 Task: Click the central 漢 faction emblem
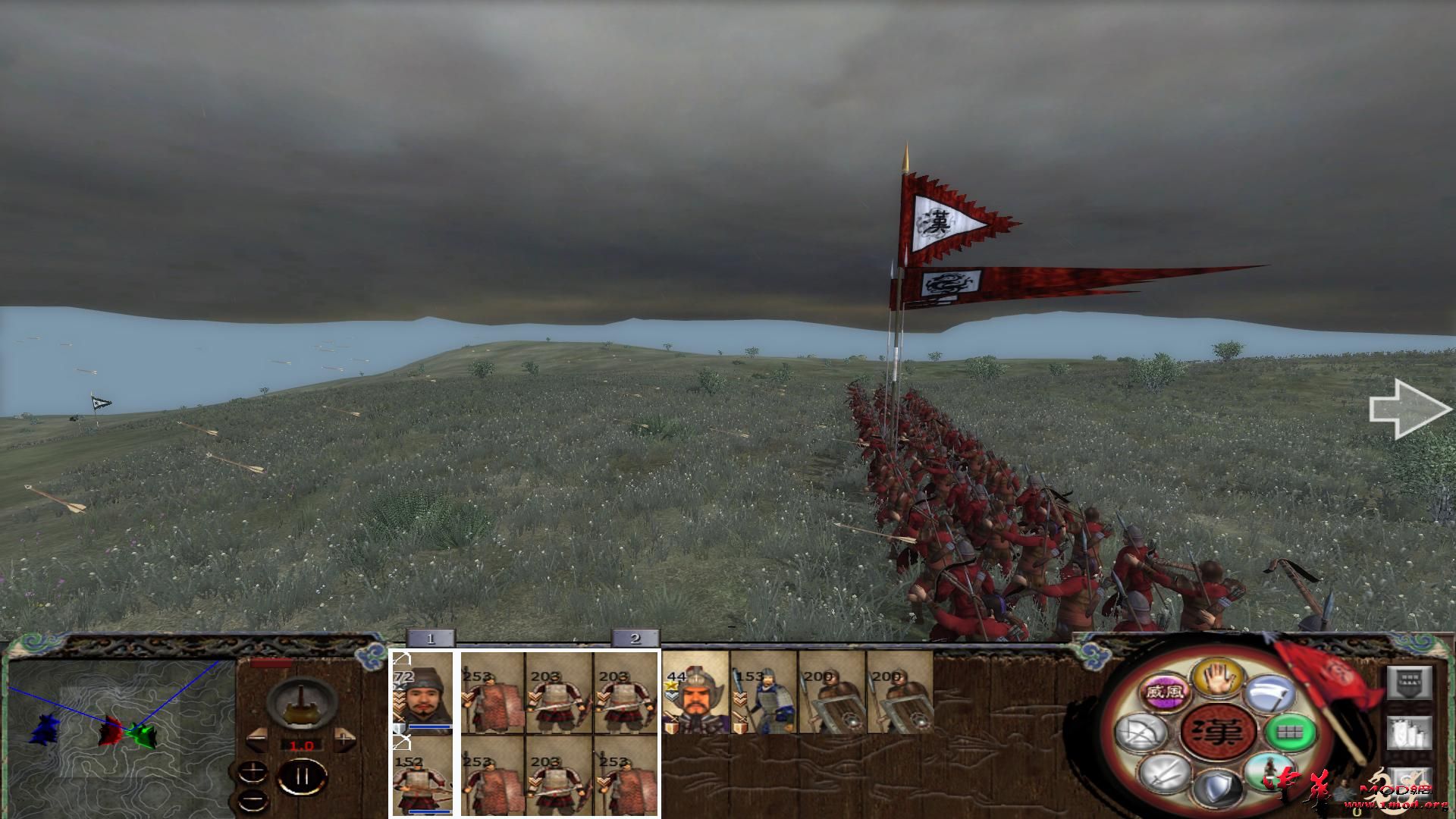click(1219, 732)
